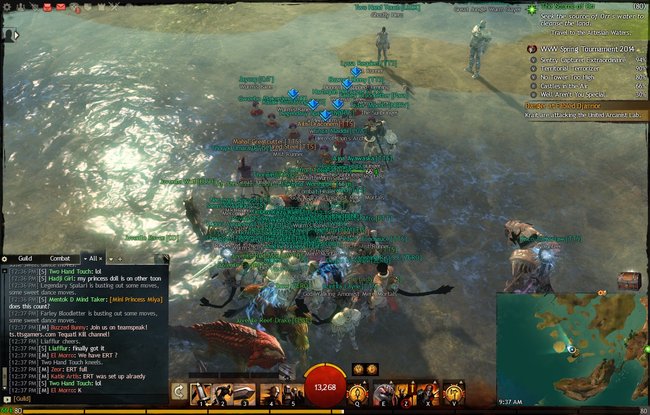The image size is (650, 415).
Task: Open chat options gear icon
Action: (x=5, y=259)
